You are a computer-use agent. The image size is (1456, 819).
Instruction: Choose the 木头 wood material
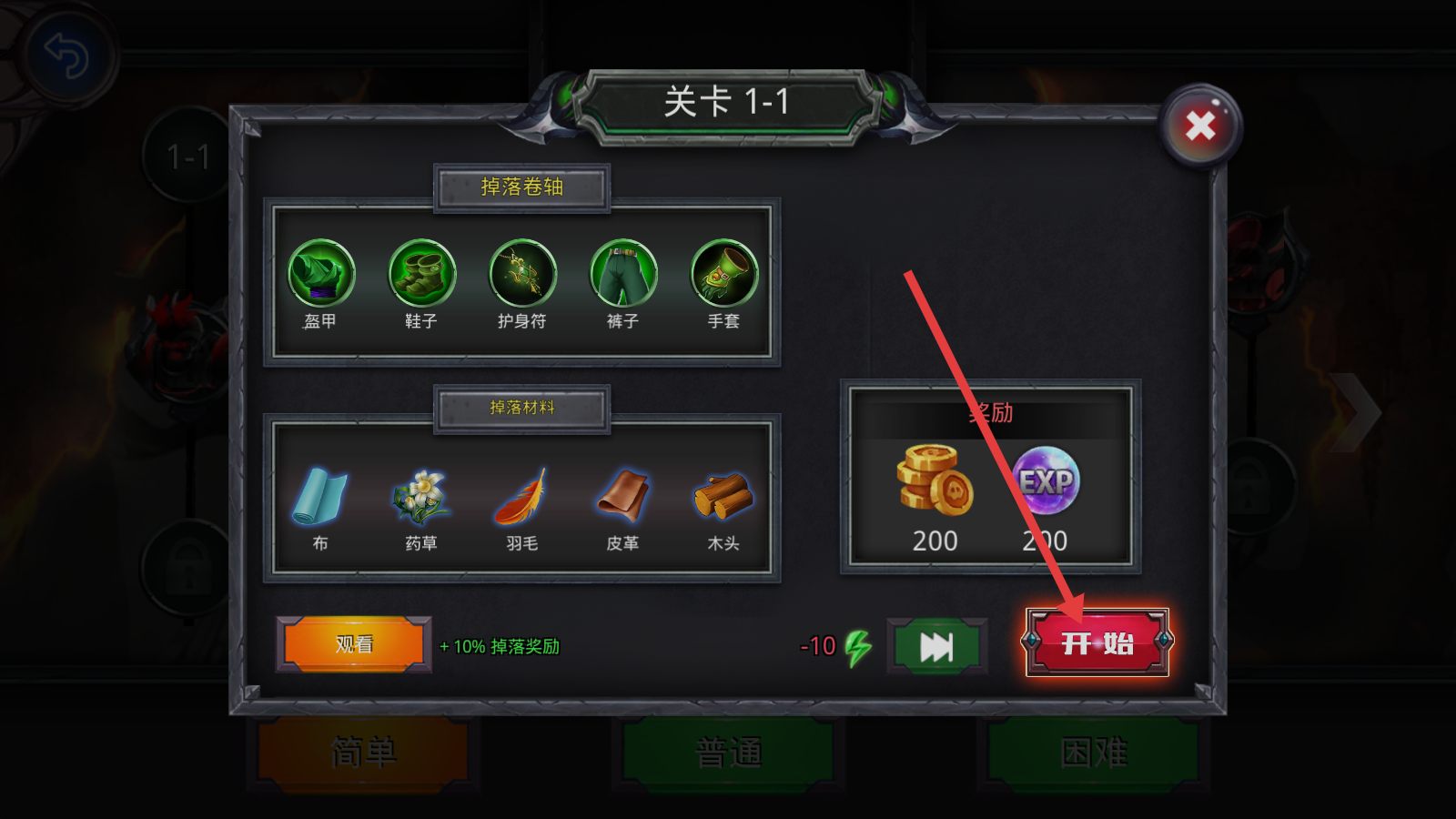[723, 496]
